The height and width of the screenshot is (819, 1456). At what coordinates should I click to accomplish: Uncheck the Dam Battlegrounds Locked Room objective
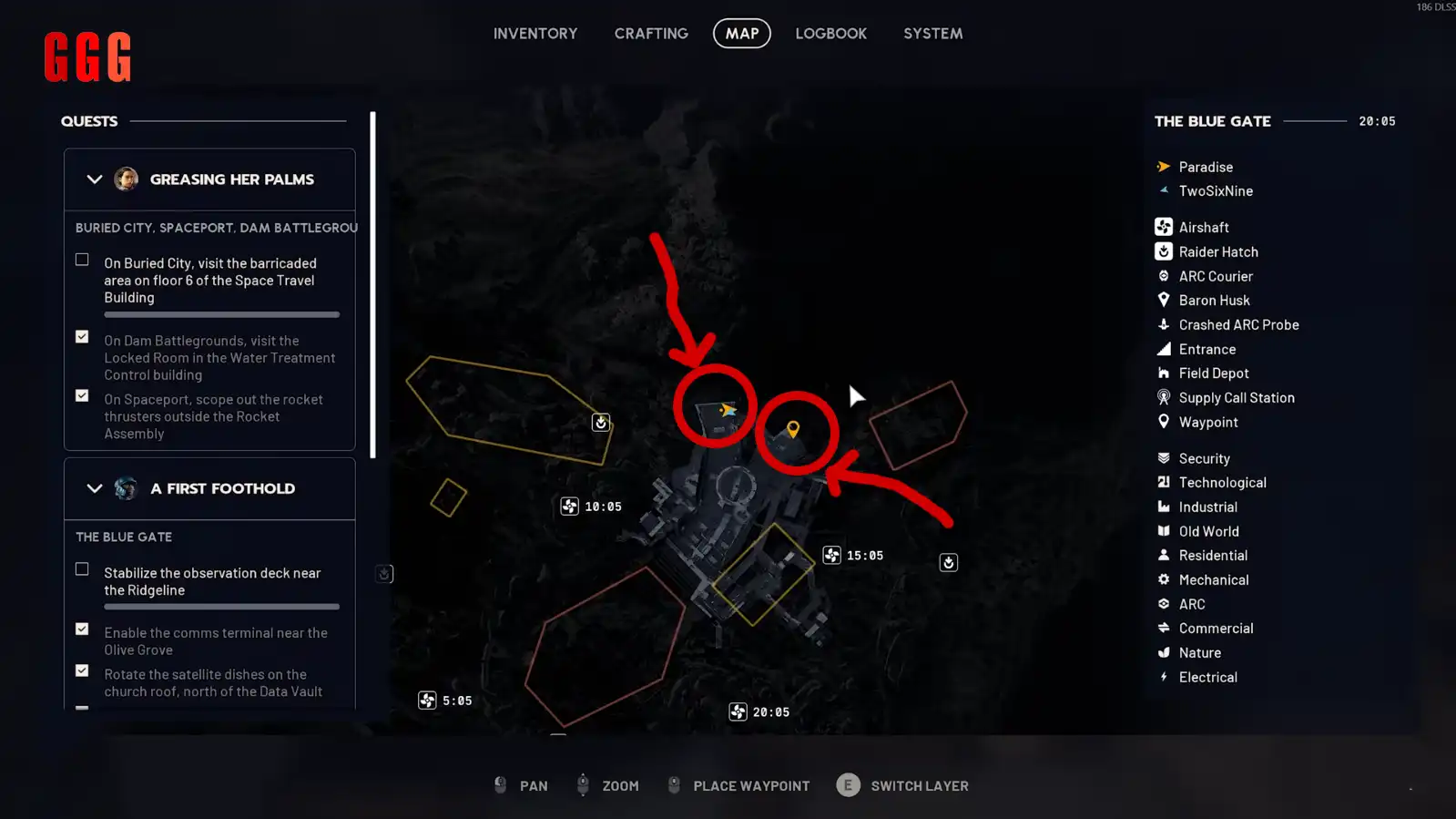click(82, 336)
